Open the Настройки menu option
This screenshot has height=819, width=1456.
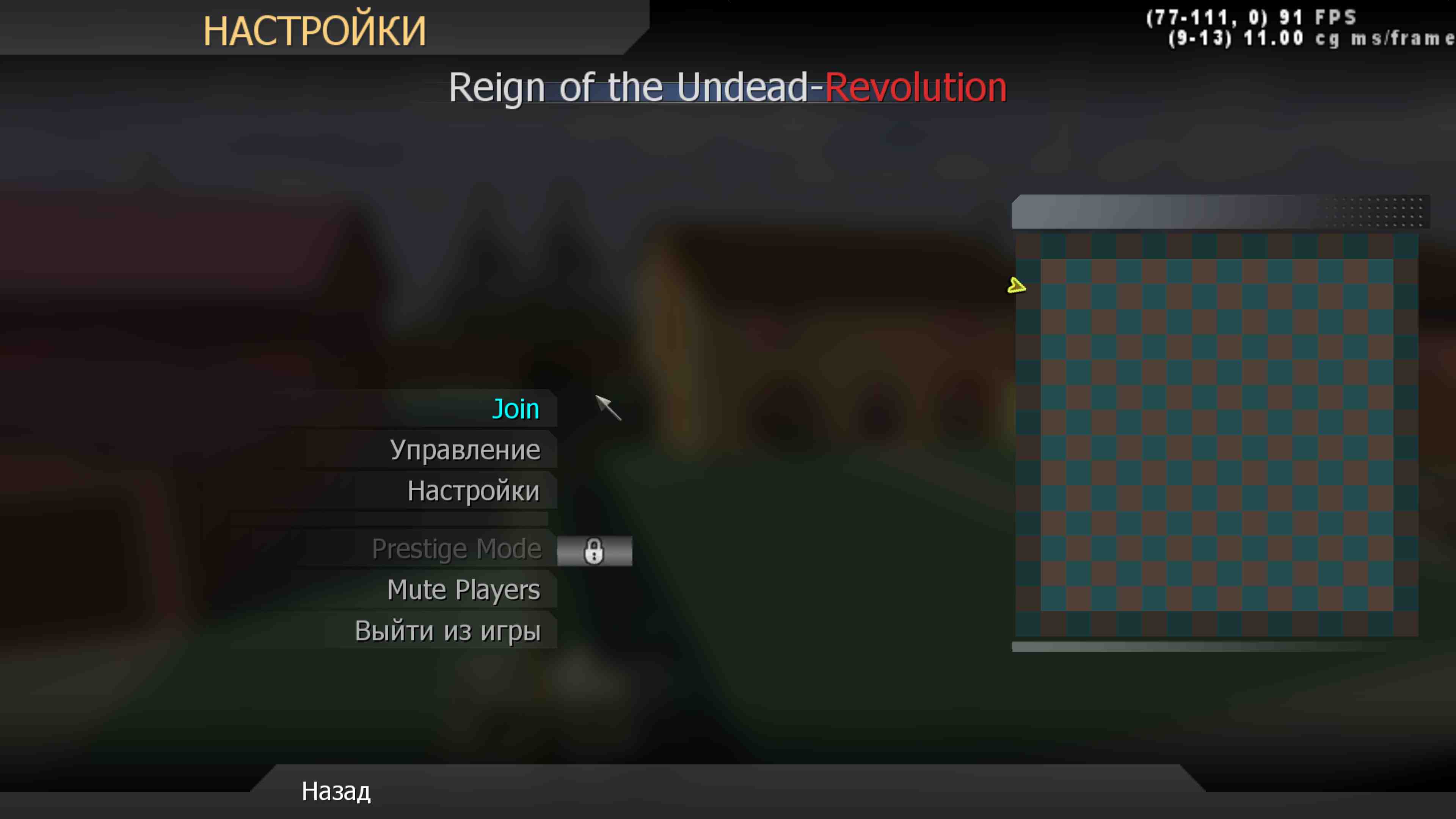474,491
